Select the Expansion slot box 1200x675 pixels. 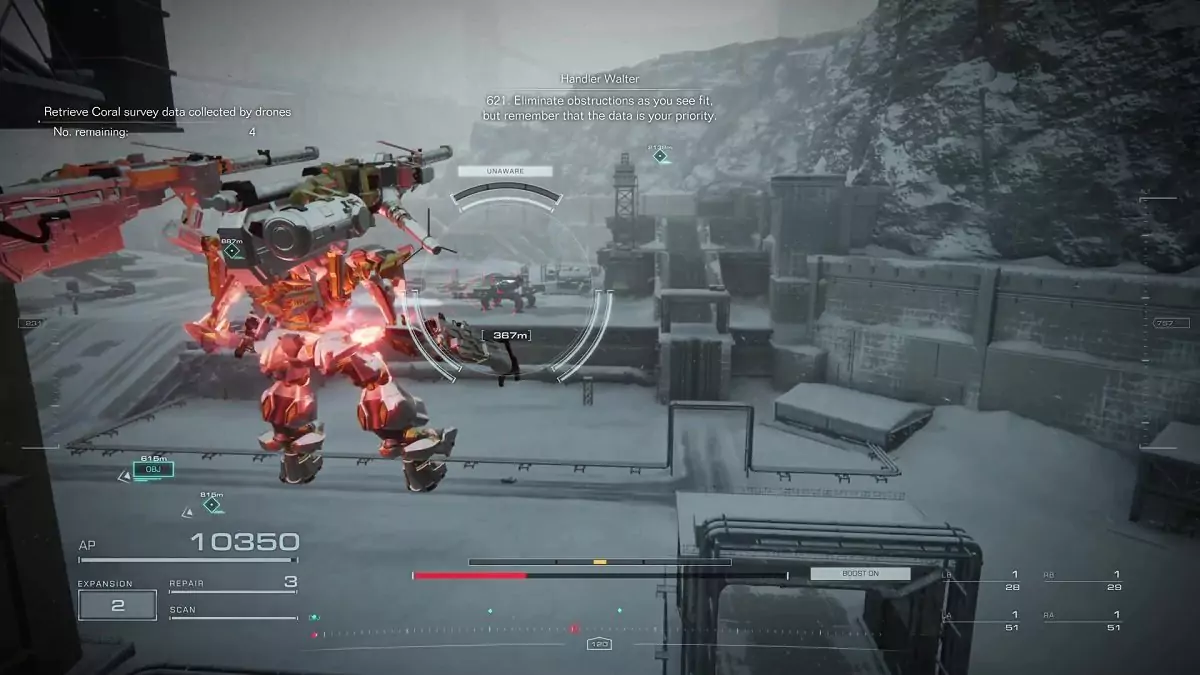point(117,605)
